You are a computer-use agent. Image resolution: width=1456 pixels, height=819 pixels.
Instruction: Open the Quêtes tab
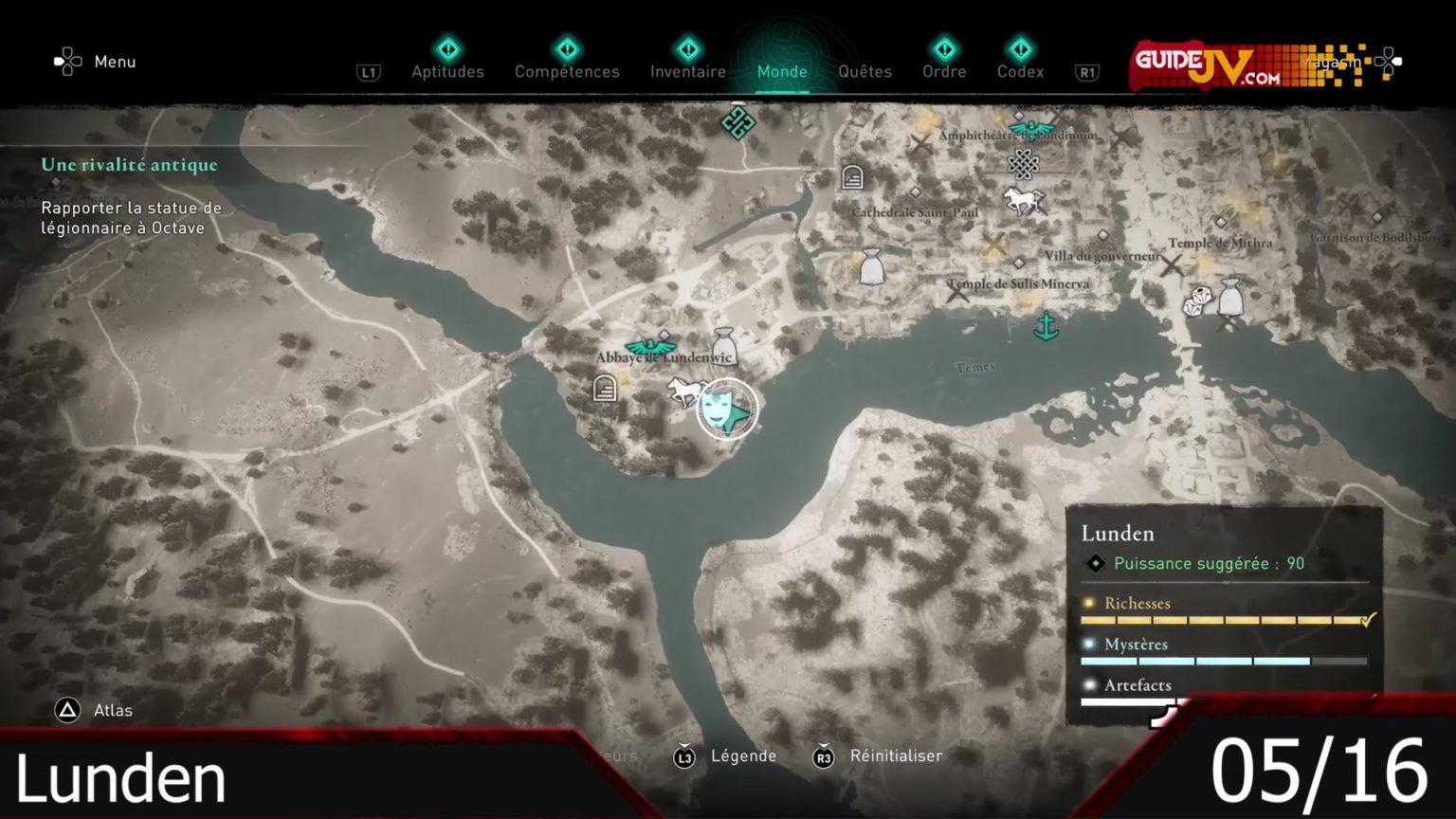[x=864, y=70]
